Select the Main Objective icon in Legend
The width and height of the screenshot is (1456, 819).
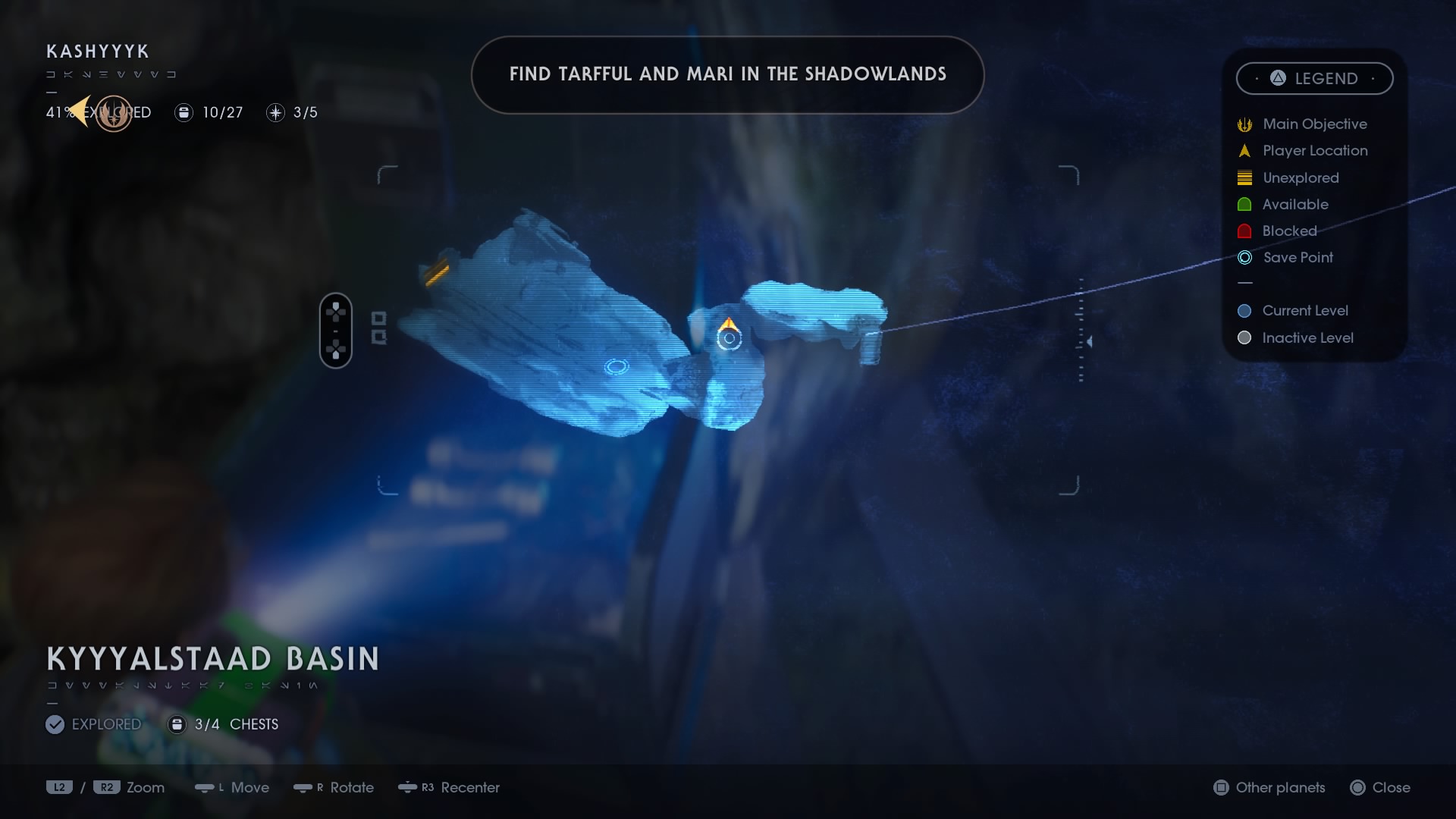pyautogui.click(x=1245, y=124)
